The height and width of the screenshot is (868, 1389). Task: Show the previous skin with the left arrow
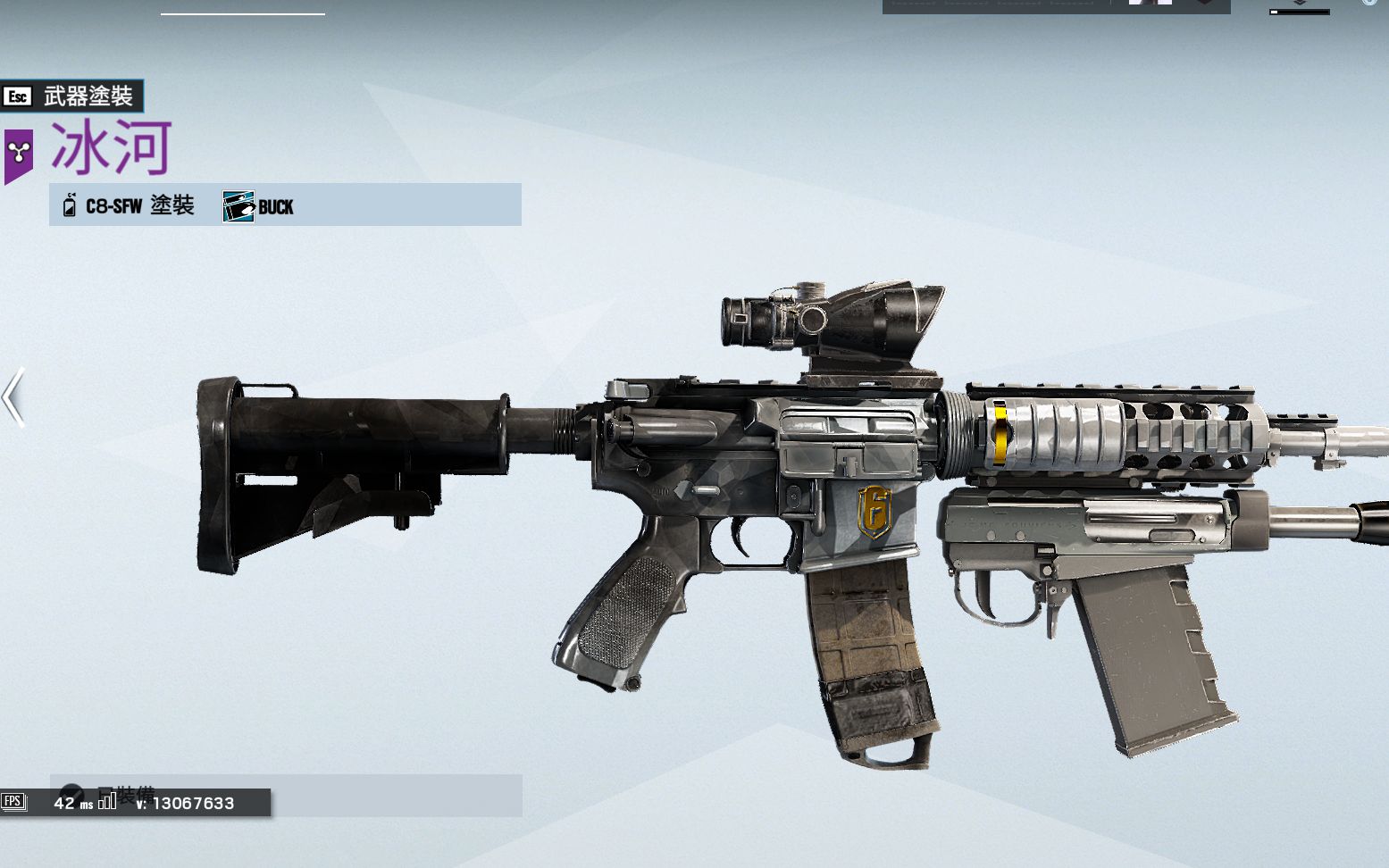pyautogui.click(x=13, y=396)
